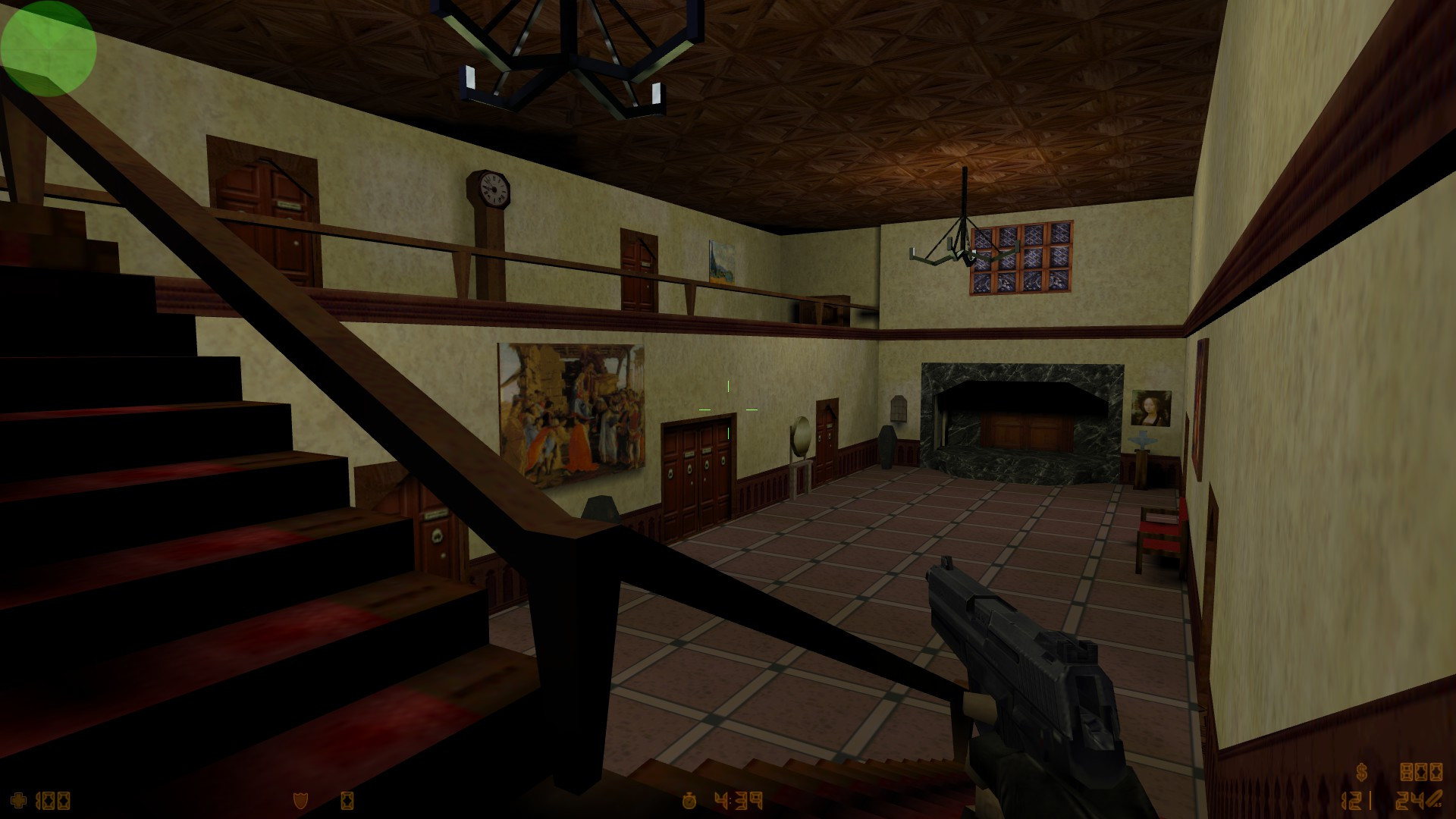
Task: Click the money amount 800
Action: point(1420,771)
